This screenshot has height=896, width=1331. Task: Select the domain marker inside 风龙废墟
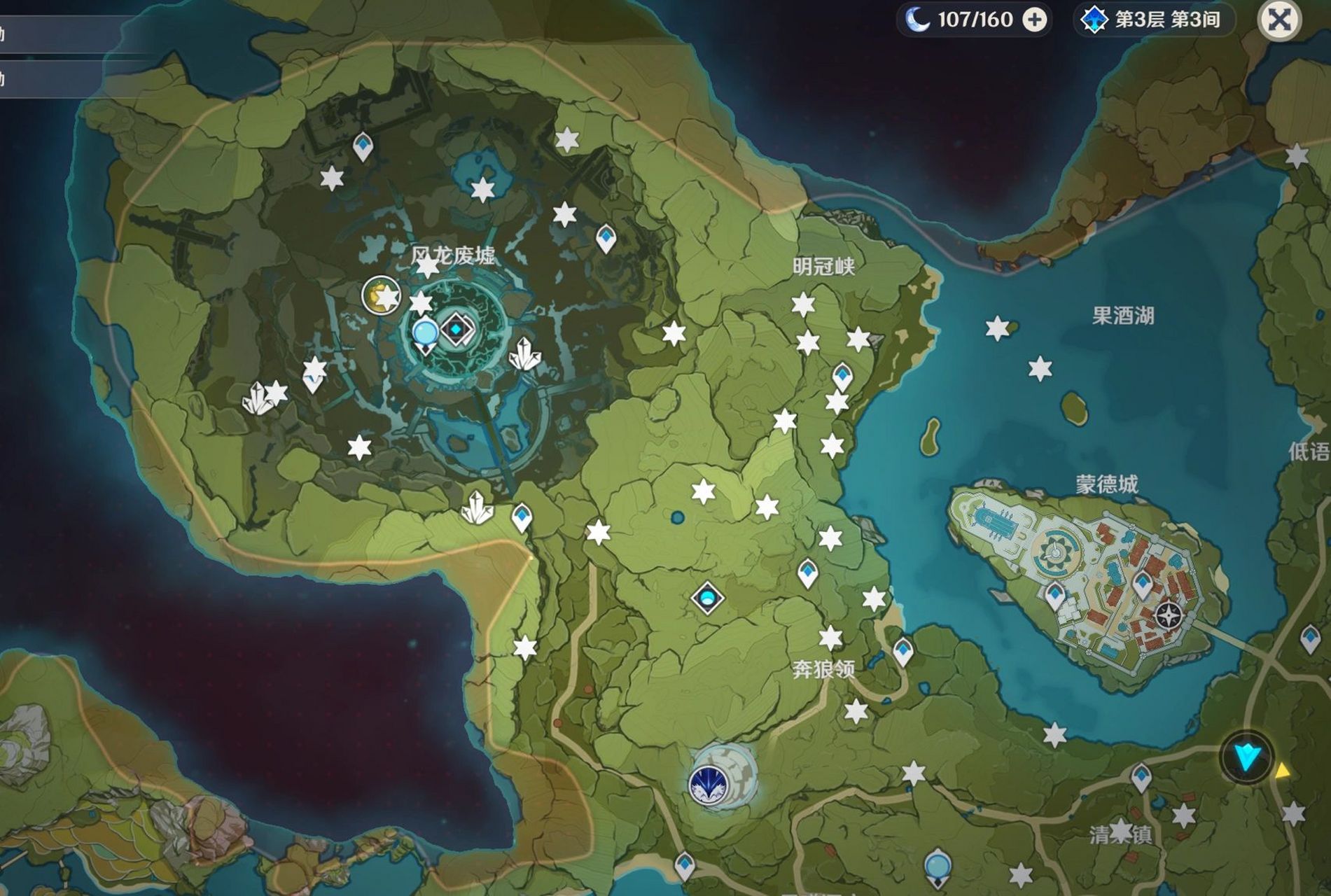pyautogui.click(x=457, y=329)
